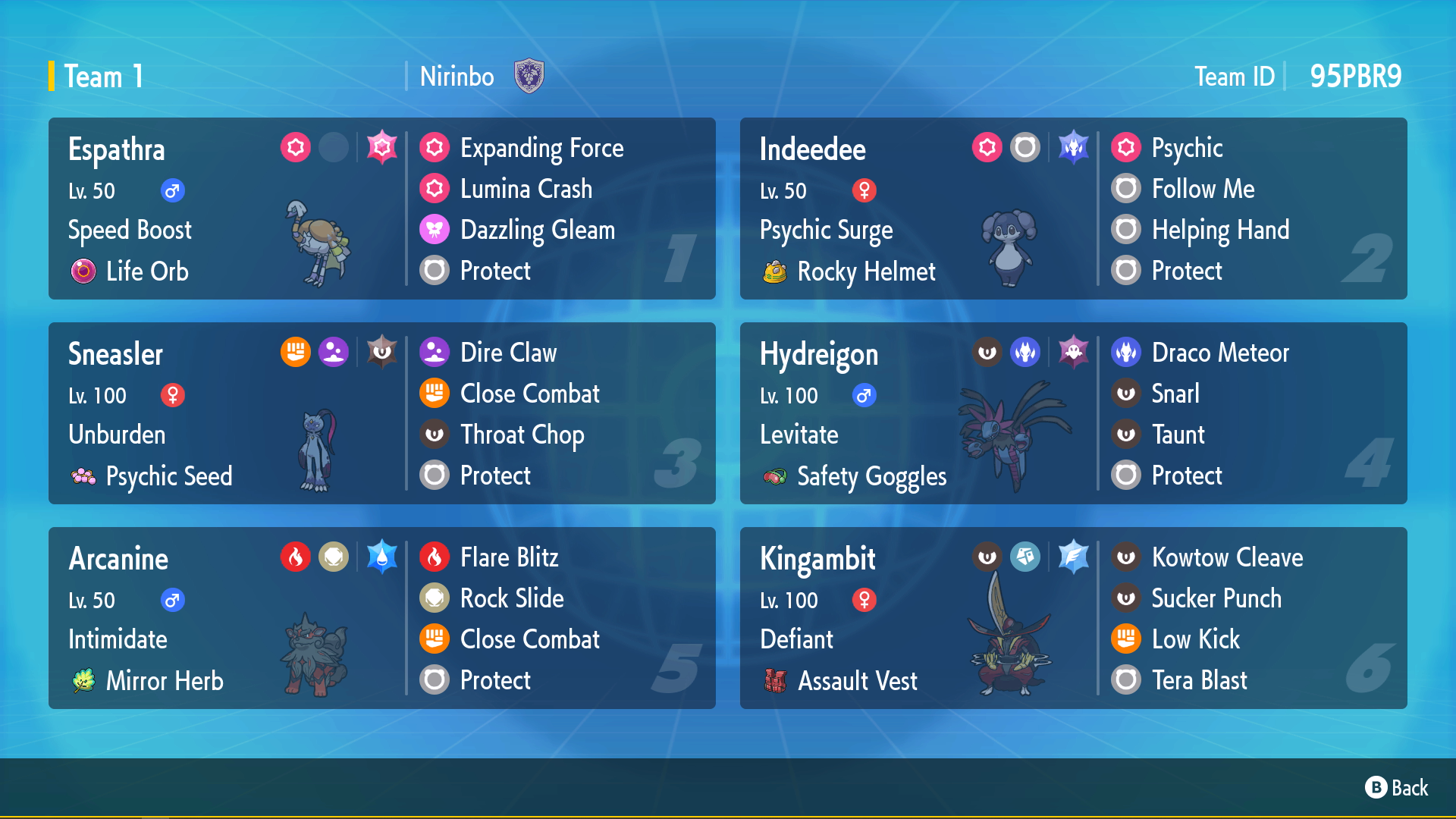Screen dimensions: 1456x819
Task: Select the Rocky Helmet item icon
Action: [775, 271]
